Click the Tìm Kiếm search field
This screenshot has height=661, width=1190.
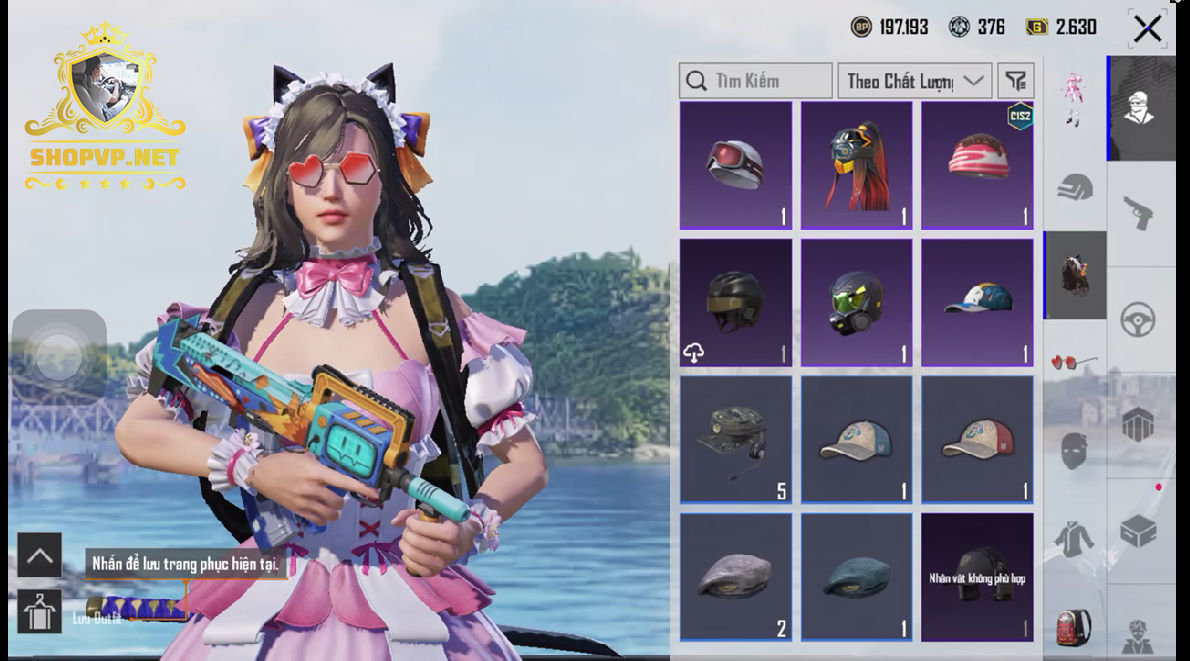pyautogui.click(x=756, y=81)
